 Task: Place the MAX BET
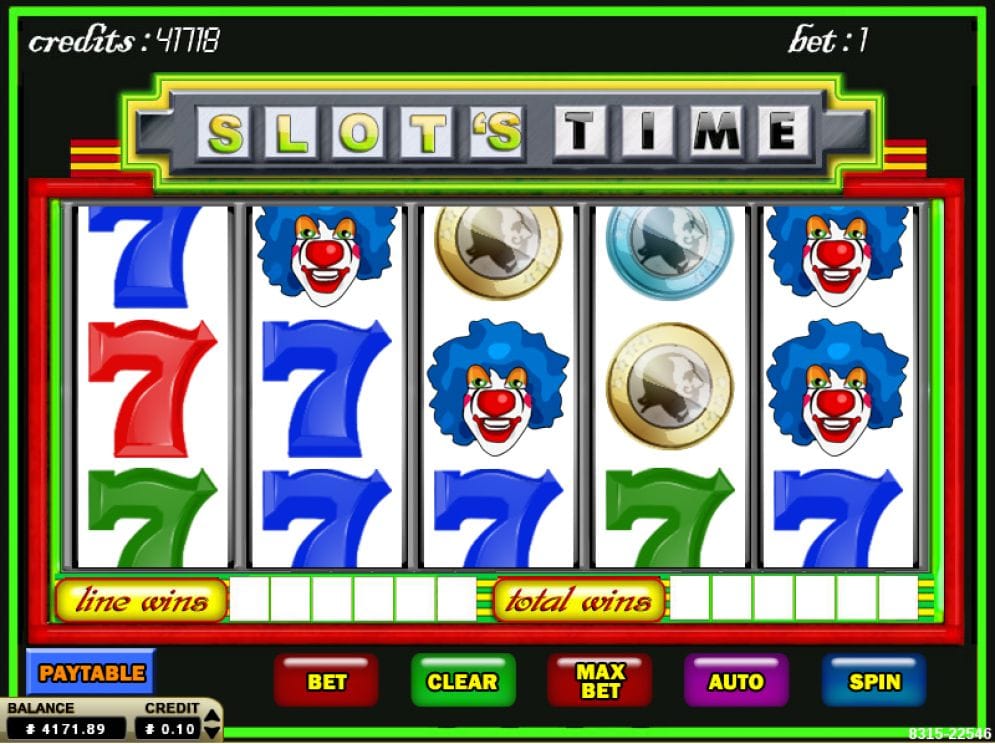coord(599,681)
